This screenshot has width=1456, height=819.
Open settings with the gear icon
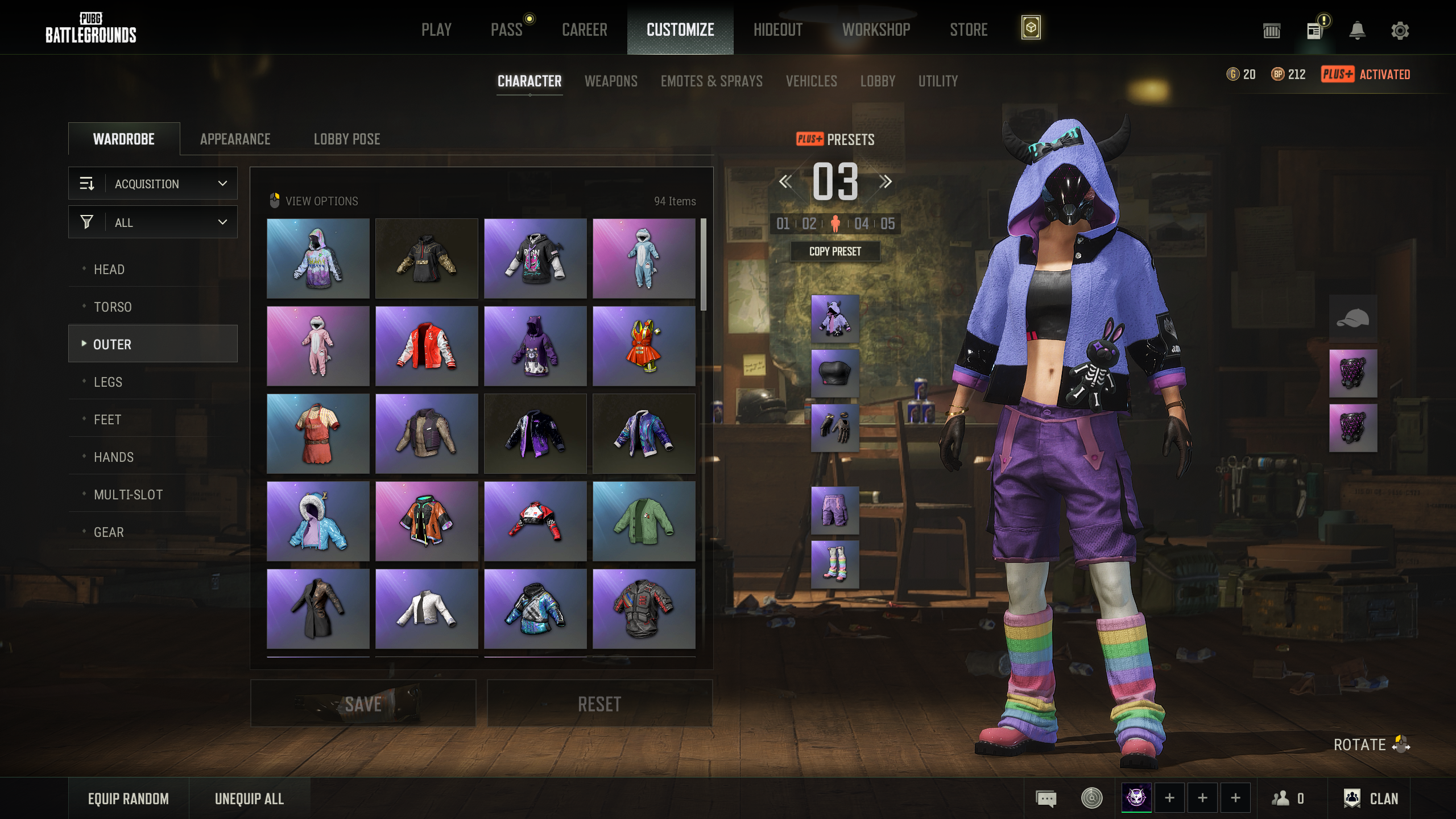1400,31
